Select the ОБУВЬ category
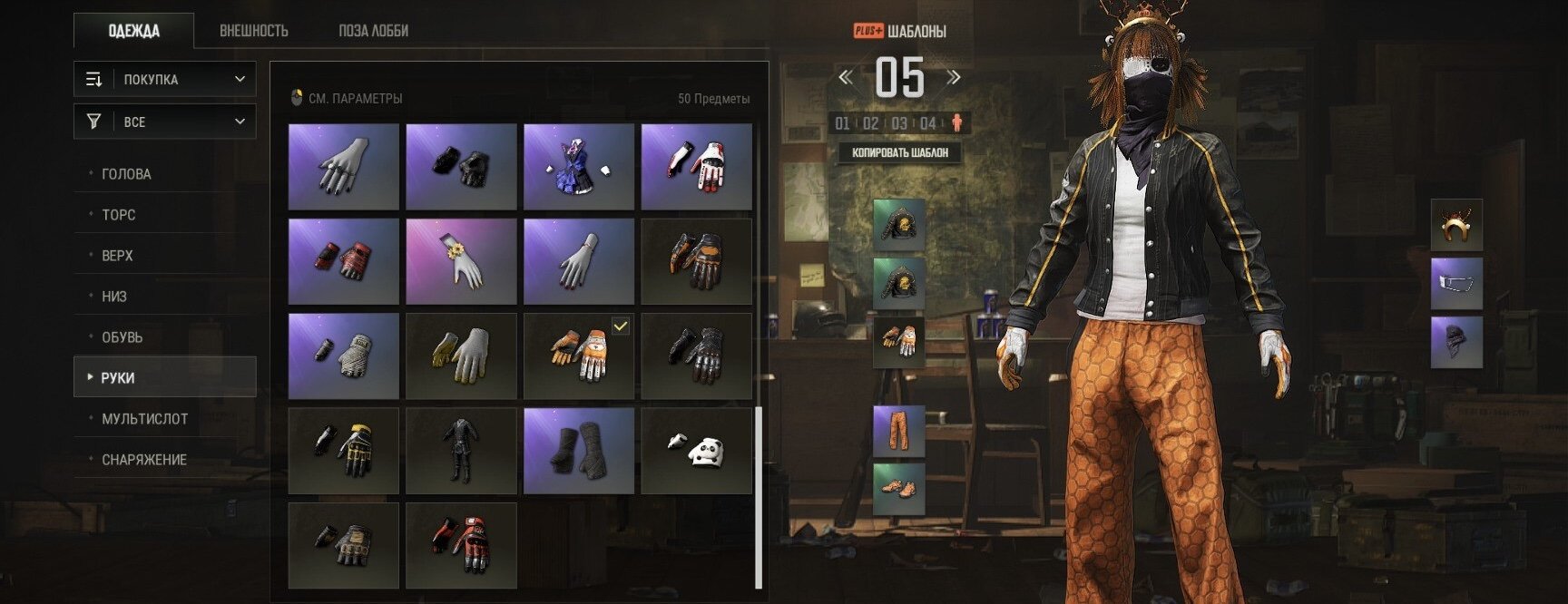The width and height of the screenshot is (1568, 604). tap(122, 337)
